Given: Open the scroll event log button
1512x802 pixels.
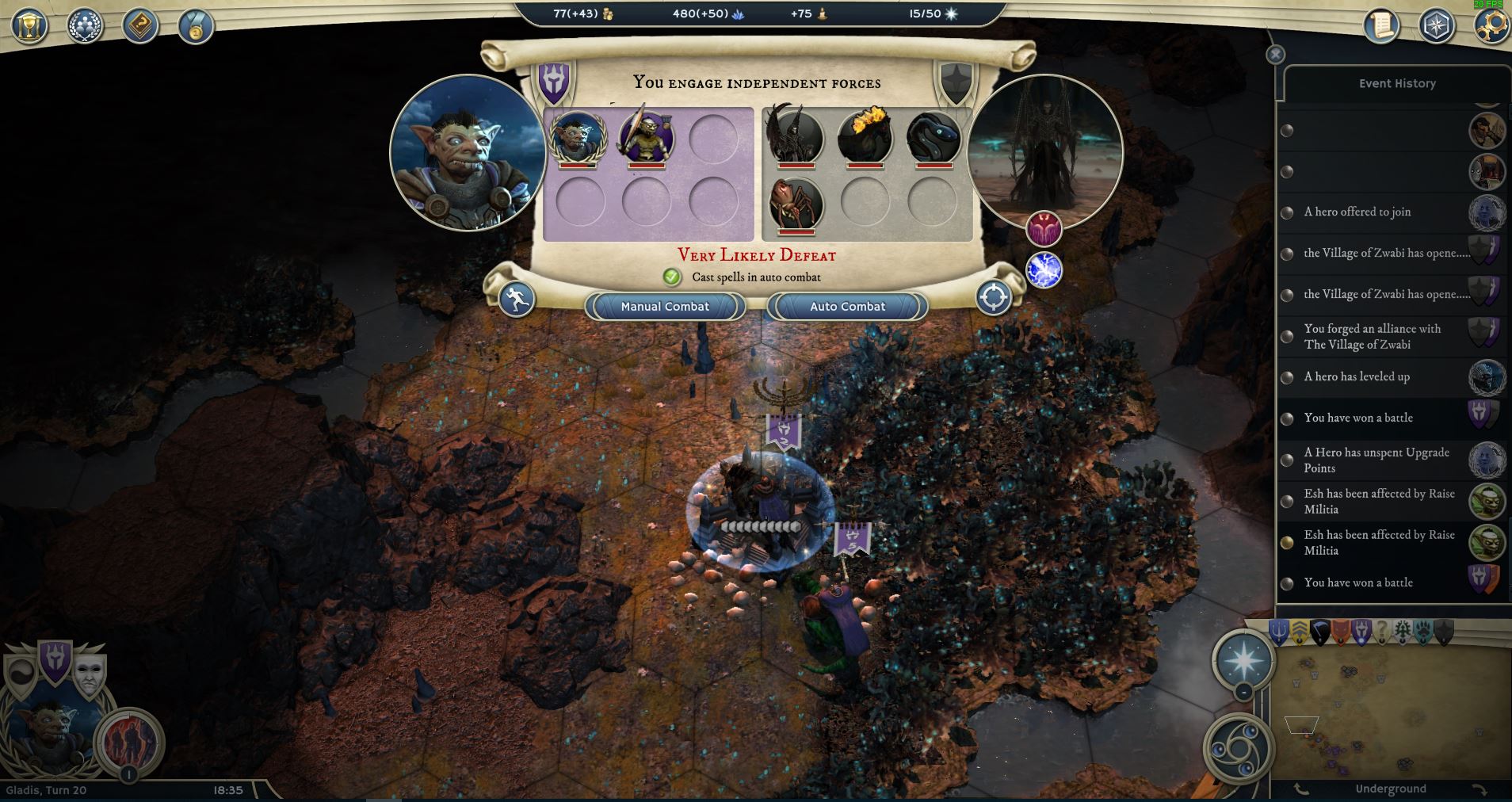Looking at the screenshot, I should click(x=1381, y=25).
